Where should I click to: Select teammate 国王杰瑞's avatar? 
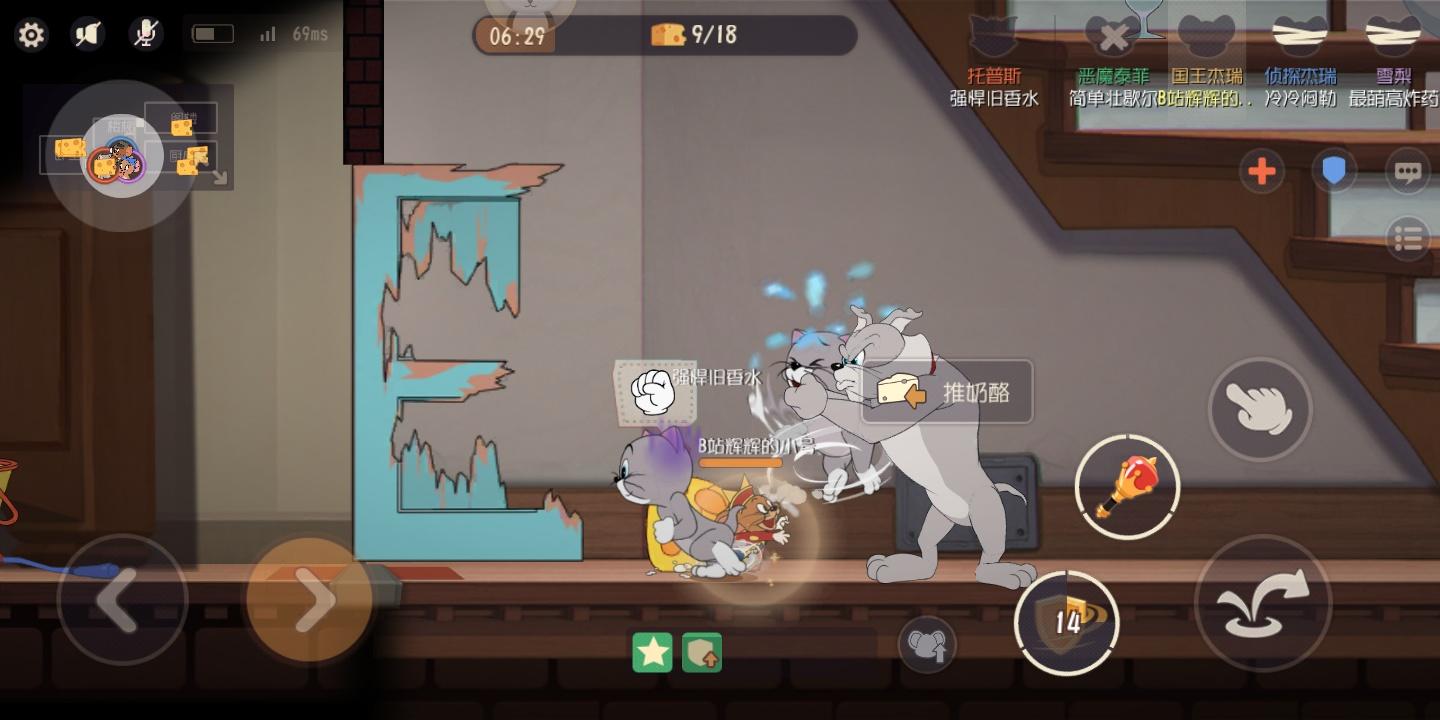(1205, 35)
